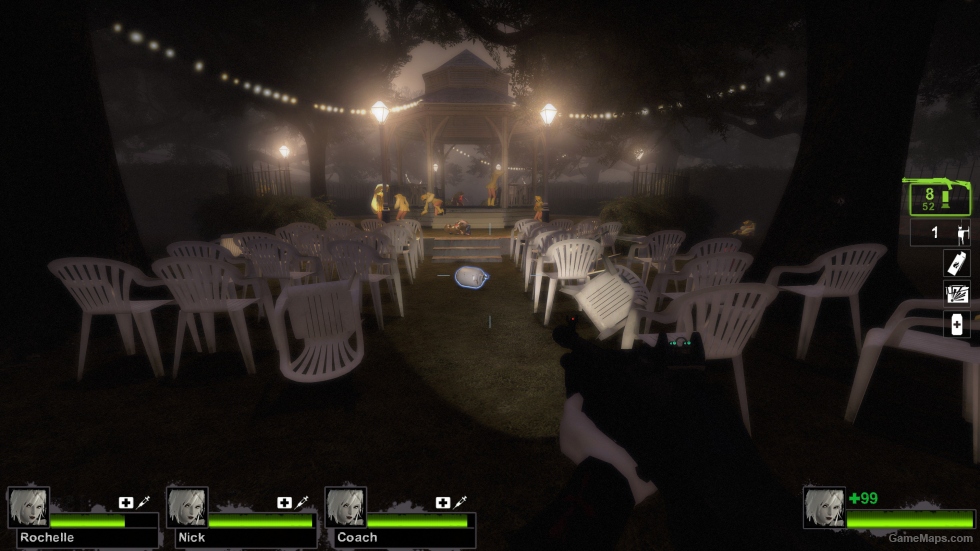Viewport: 980px width, 551px height.
Task: Select Nick's adrenaline syringe icon
Action: [x=303, y=503]
